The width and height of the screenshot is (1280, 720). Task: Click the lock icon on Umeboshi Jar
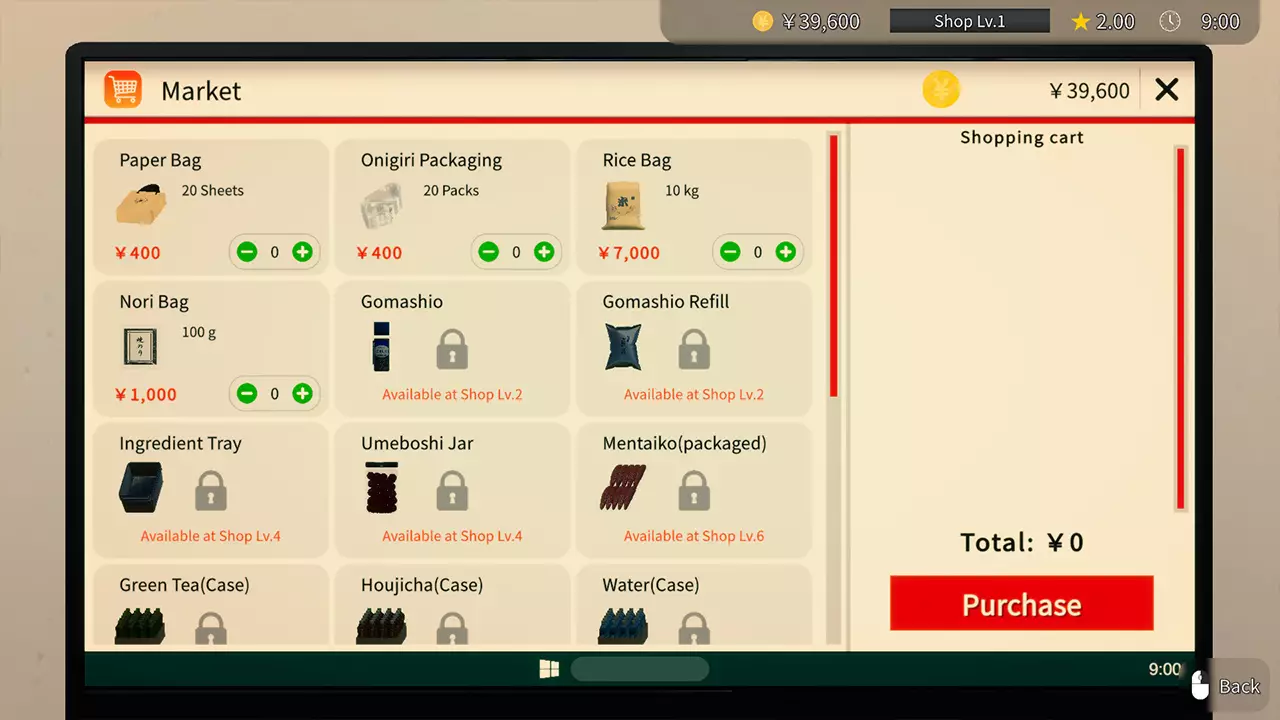click(x=452, y=489)
